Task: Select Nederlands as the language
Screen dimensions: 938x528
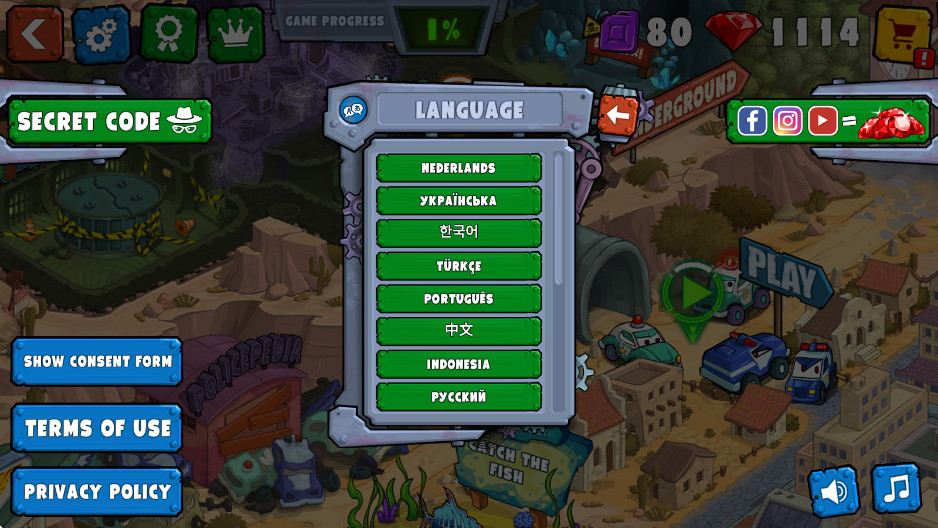Action: click(458, 167)
